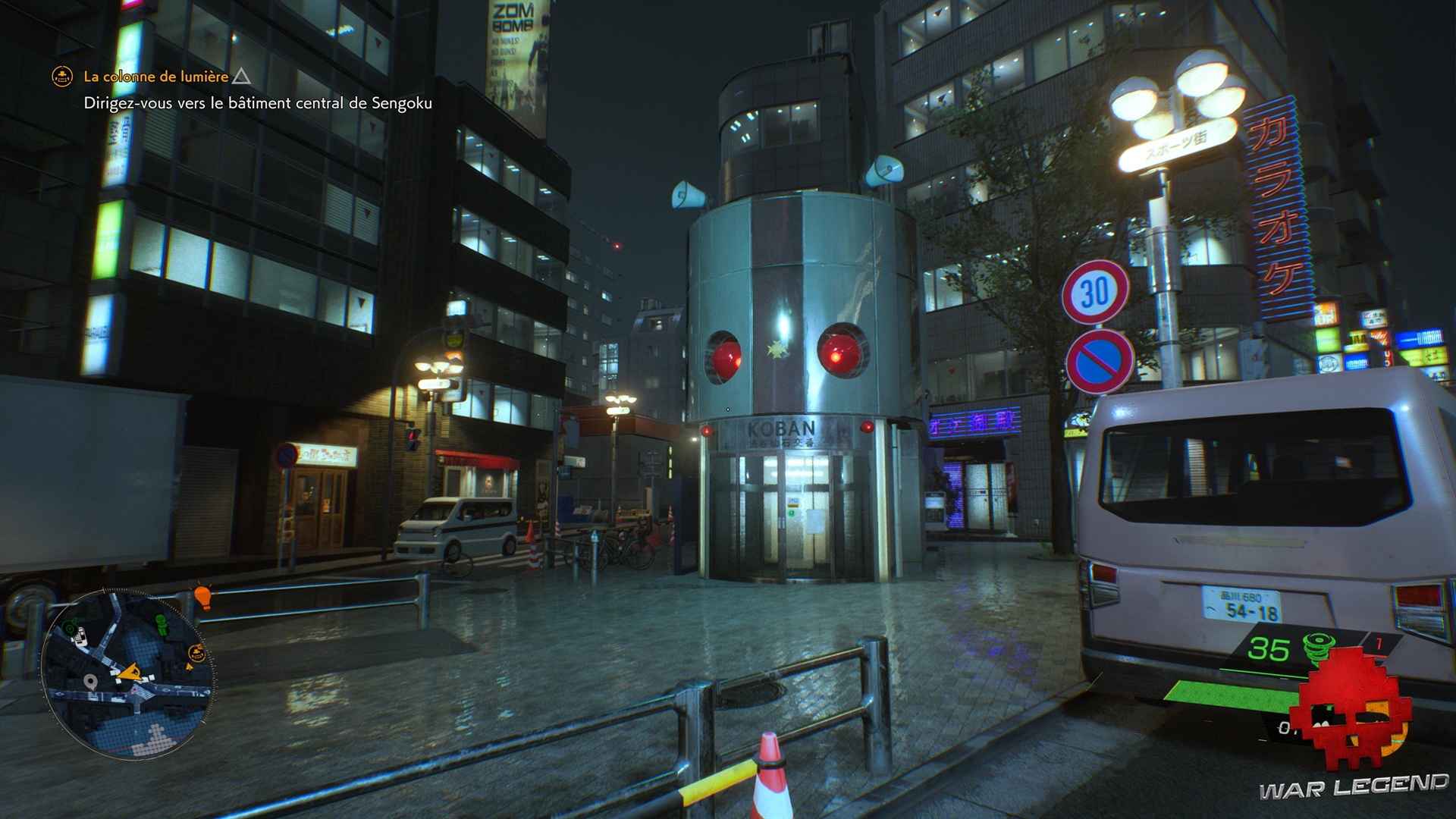The height and width of the screenshot is (819, 1456).
Task: Select the "La colonne de lumière" quest tracker
Action: point(155,77)
